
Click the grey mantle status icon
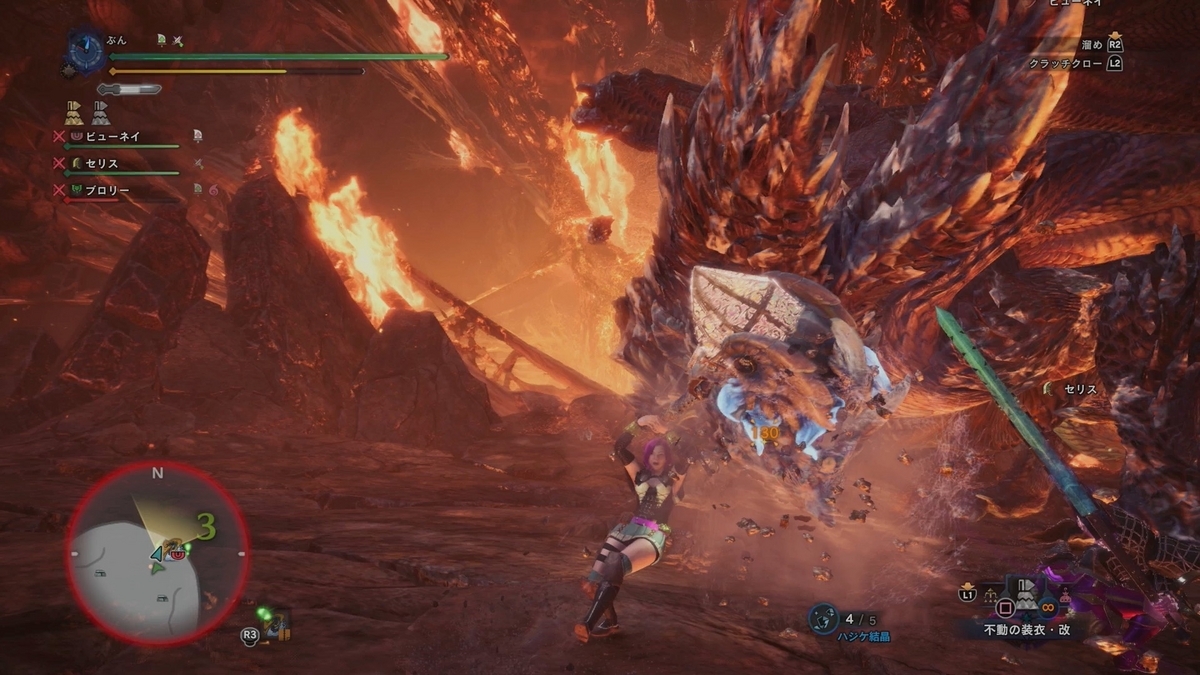point(101,112)
